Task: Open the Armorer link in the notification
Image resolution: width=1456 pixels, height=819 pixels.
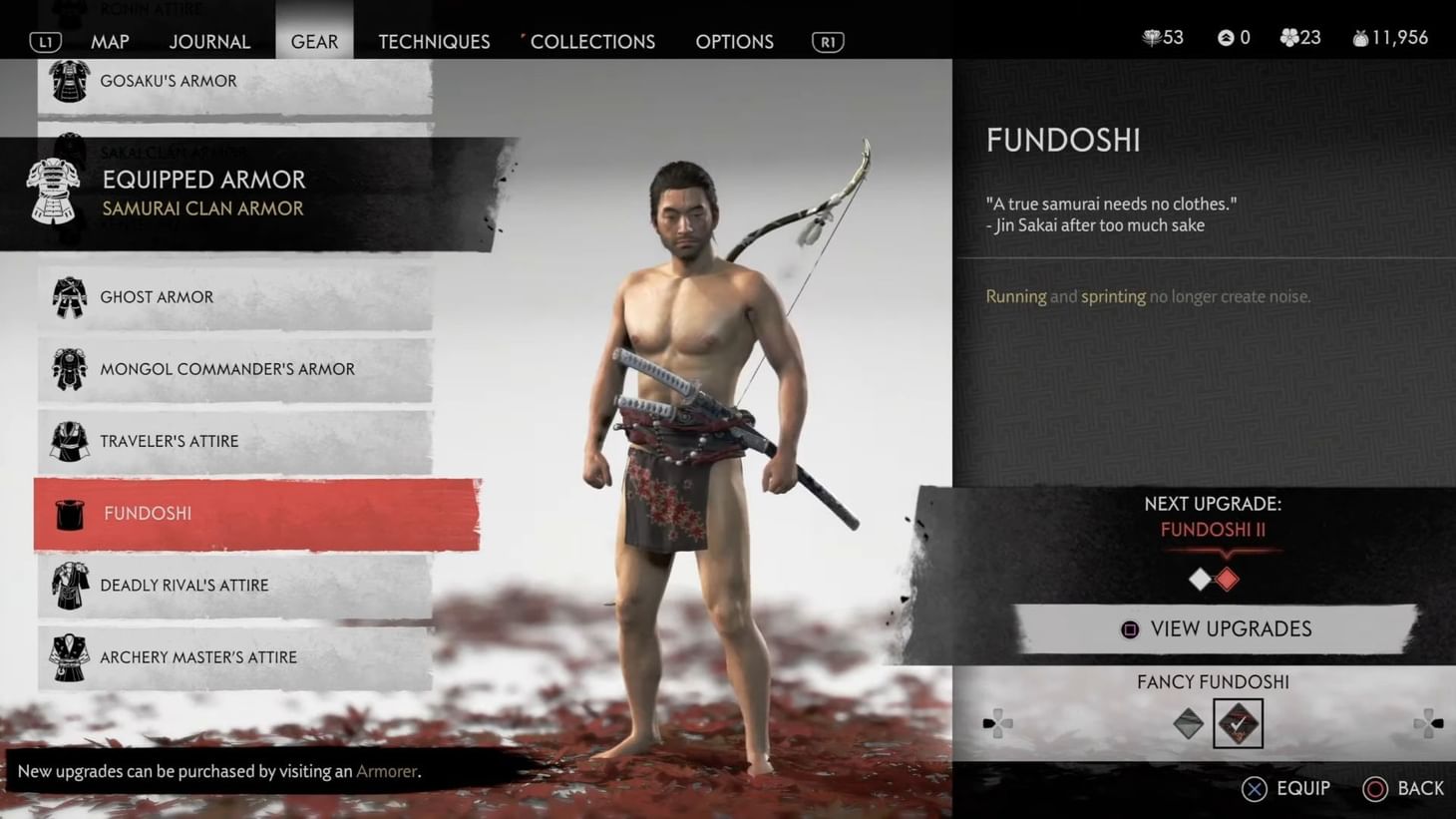Action: click(x=387, y=771)
